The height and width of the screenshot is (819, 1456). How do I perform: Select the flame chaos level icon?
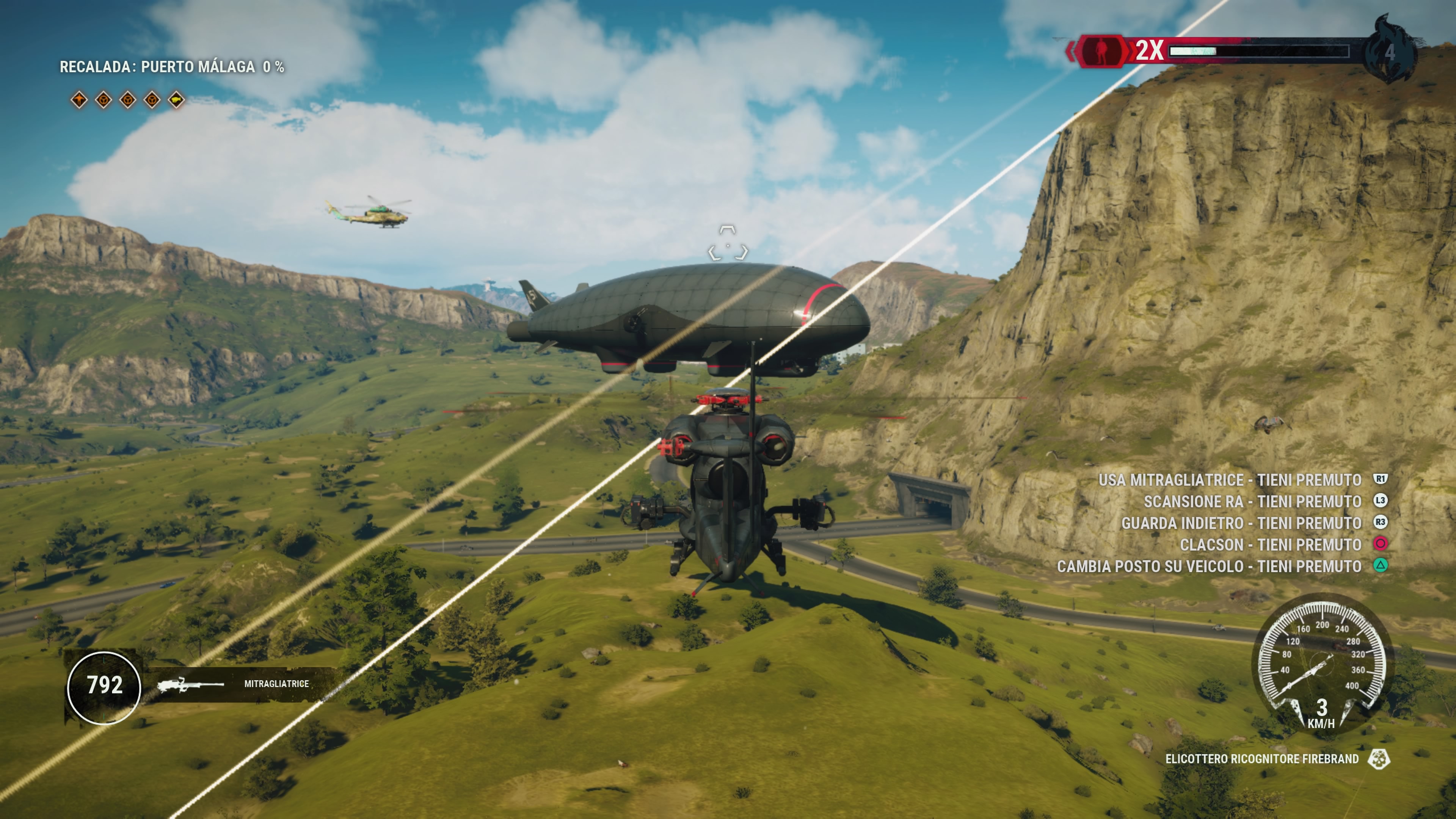coord(1390,51)
